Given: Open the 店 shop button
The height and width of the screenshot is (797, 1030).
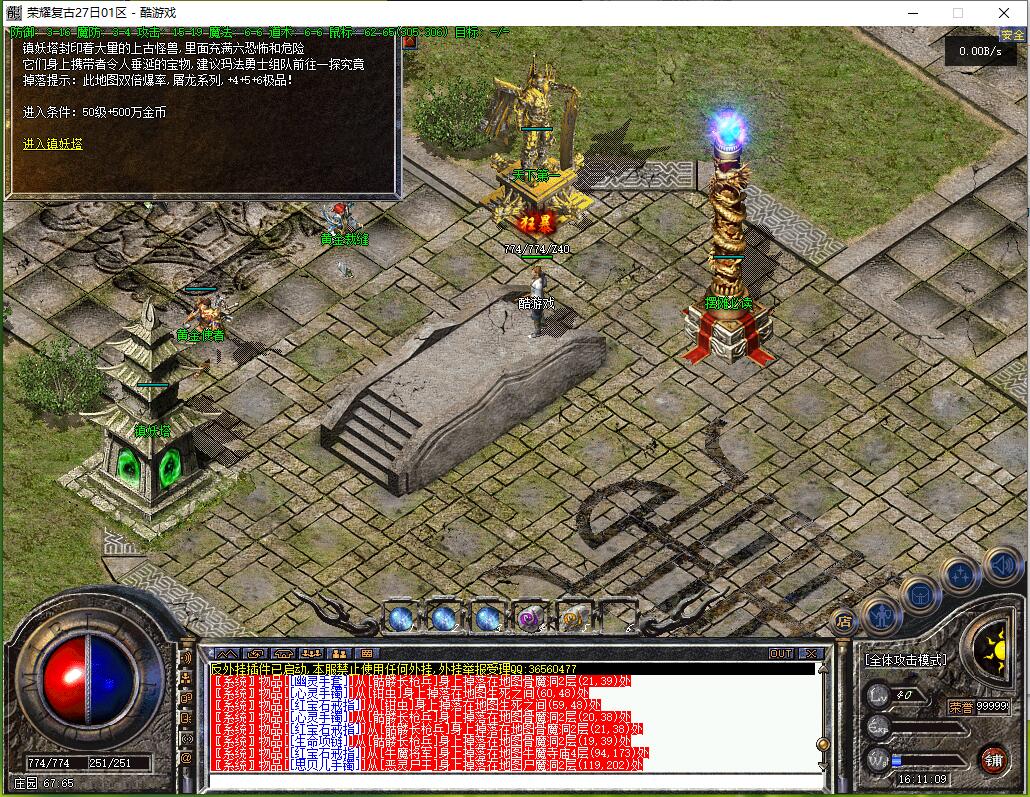Looking at the screenshot, I should click(843, 621).
